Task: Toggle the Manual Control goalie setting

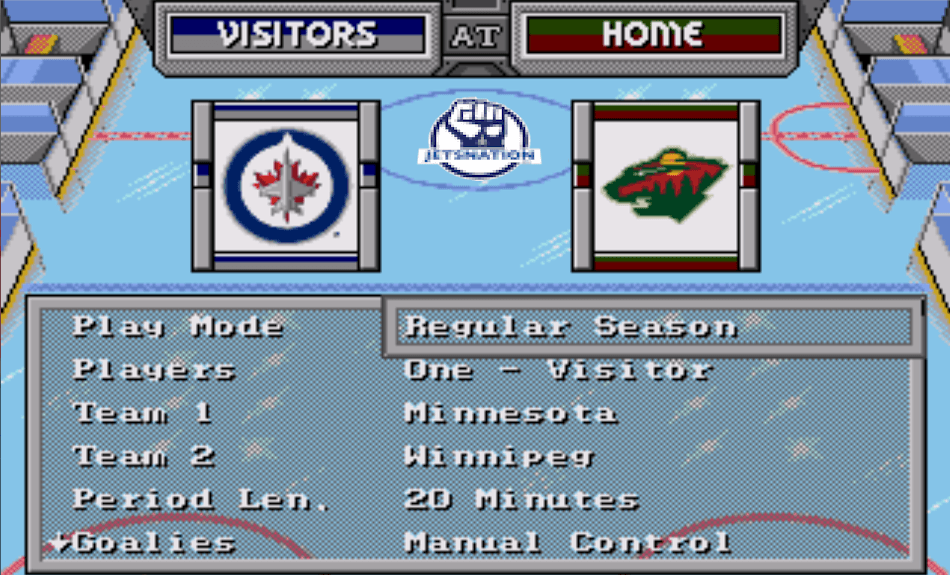Action: point(567,543)
